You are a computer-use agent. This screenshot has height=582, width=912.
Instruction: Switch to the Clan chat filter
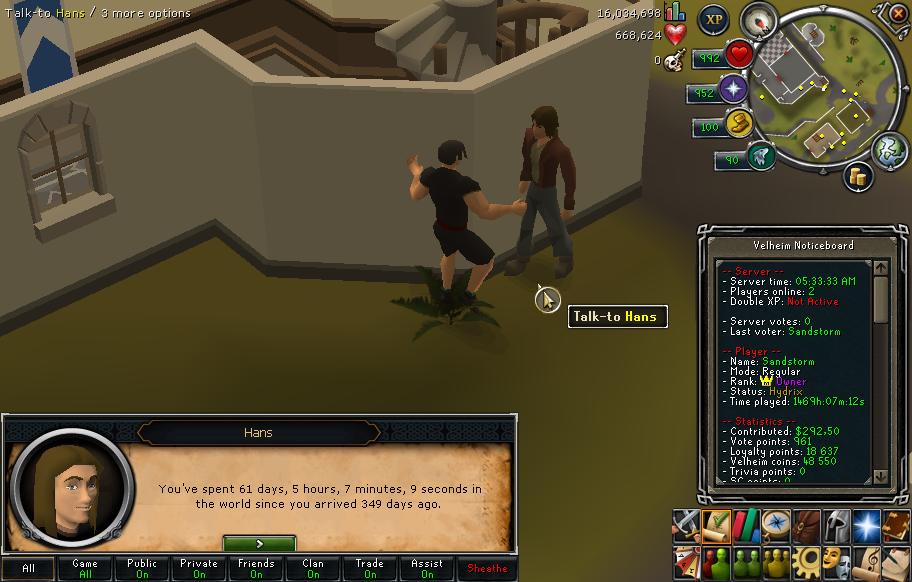coord(313,568)
